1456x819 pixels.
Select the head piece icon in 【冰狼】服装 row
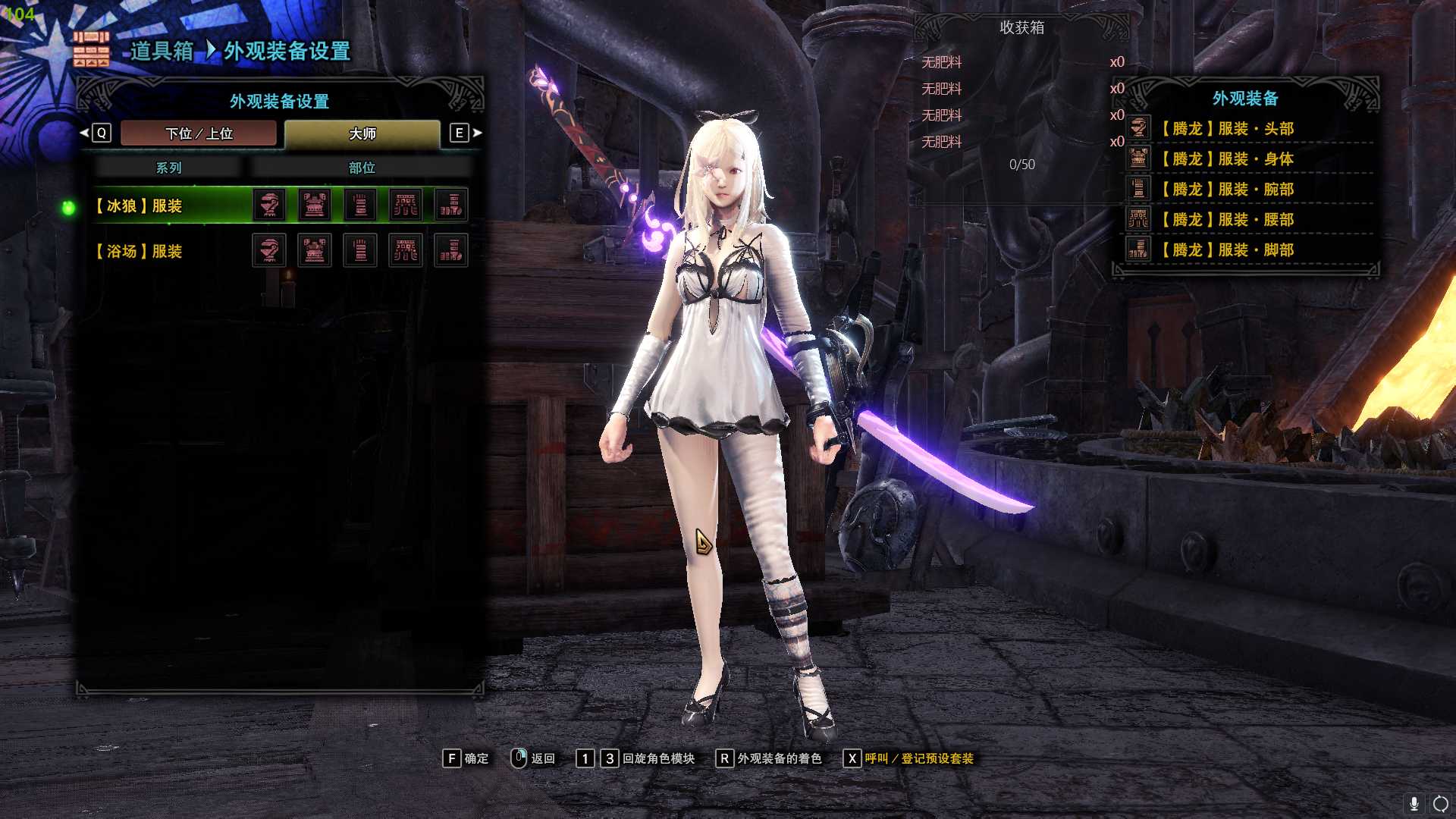pos(269,205)
